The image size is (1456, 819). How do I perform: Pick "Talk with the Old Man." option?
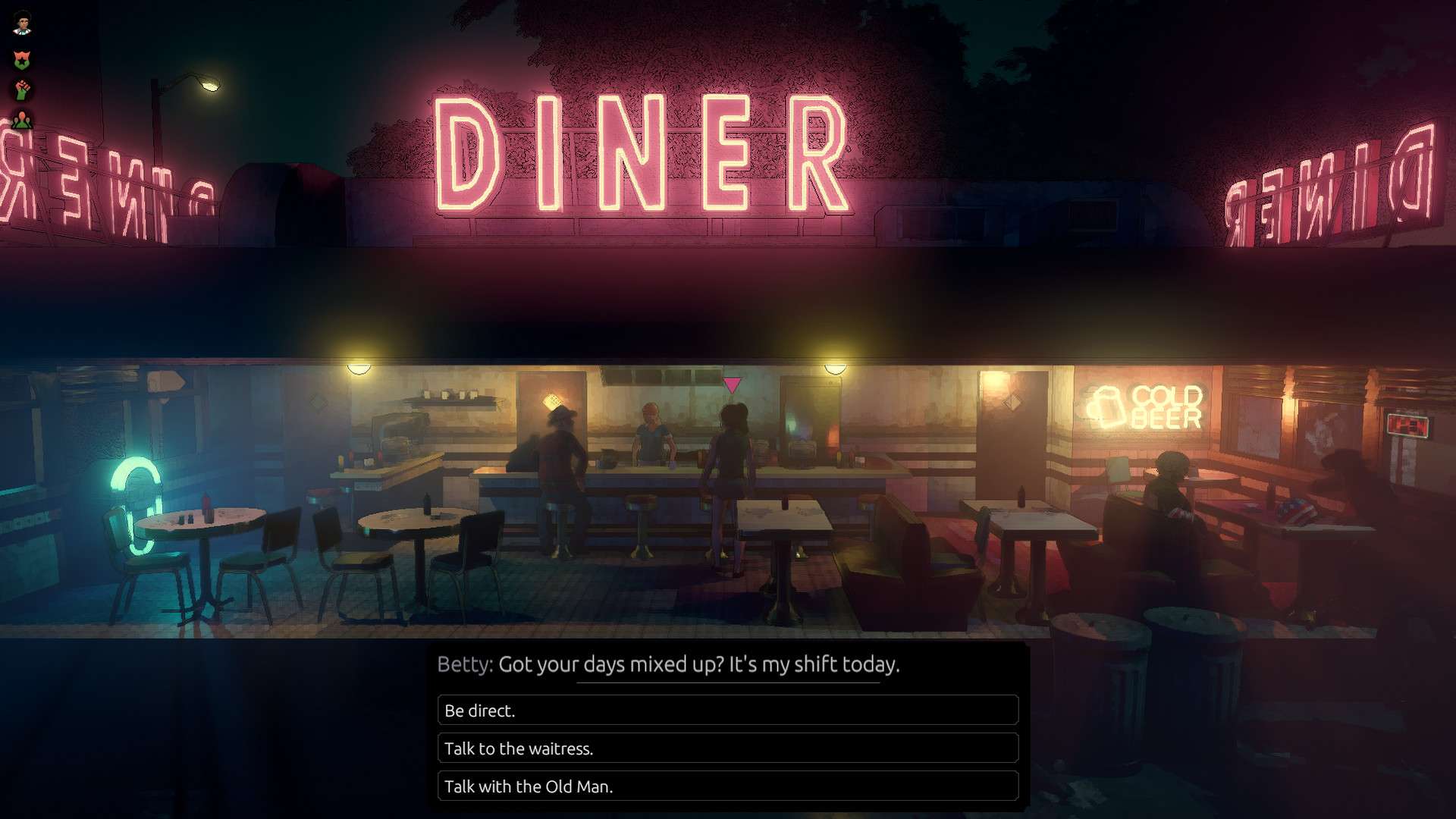[727, 786]
